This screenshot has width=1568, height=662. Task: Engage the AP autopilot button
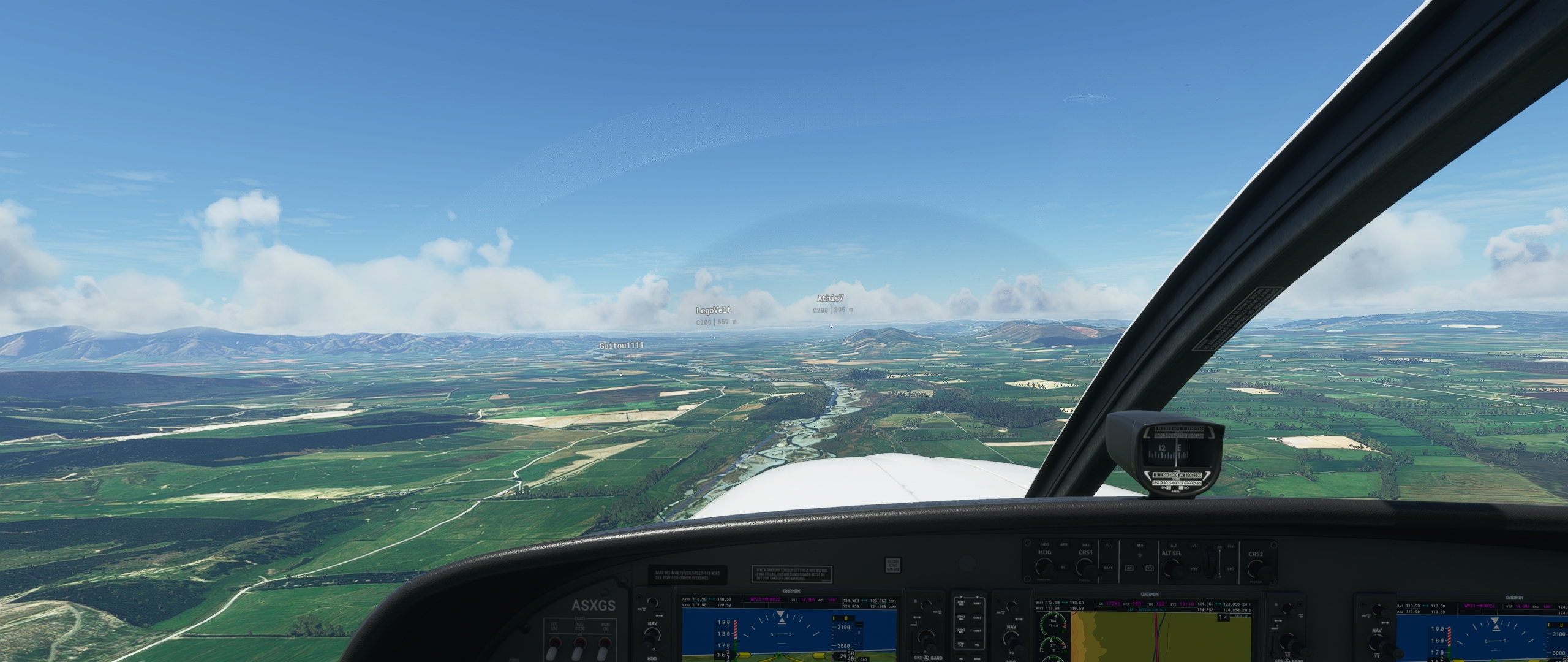click(x=1130, y=568)
